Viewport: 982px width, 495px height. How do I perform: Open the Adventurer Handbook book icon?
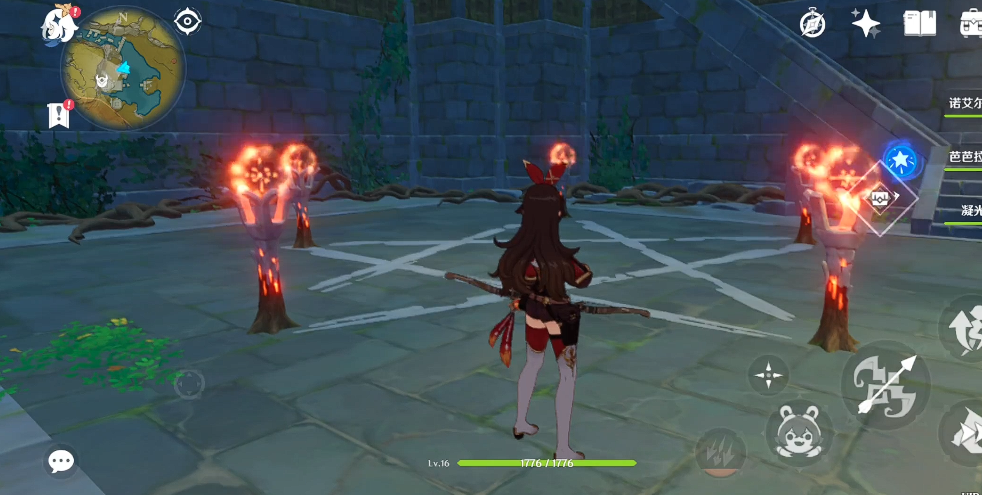pyautogui.click(x=919, y=23)
